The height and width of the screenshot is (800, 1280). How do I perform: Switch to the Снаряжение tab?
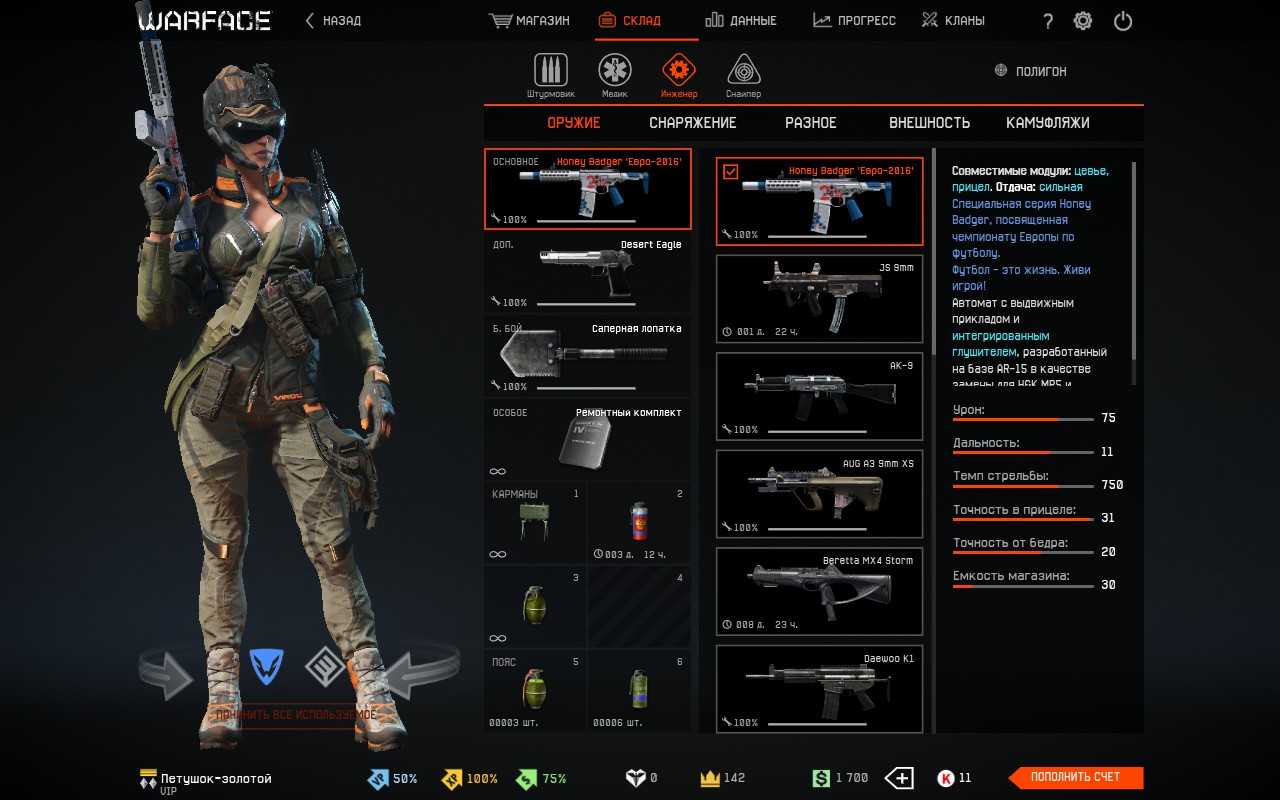(x=692, y=123)
